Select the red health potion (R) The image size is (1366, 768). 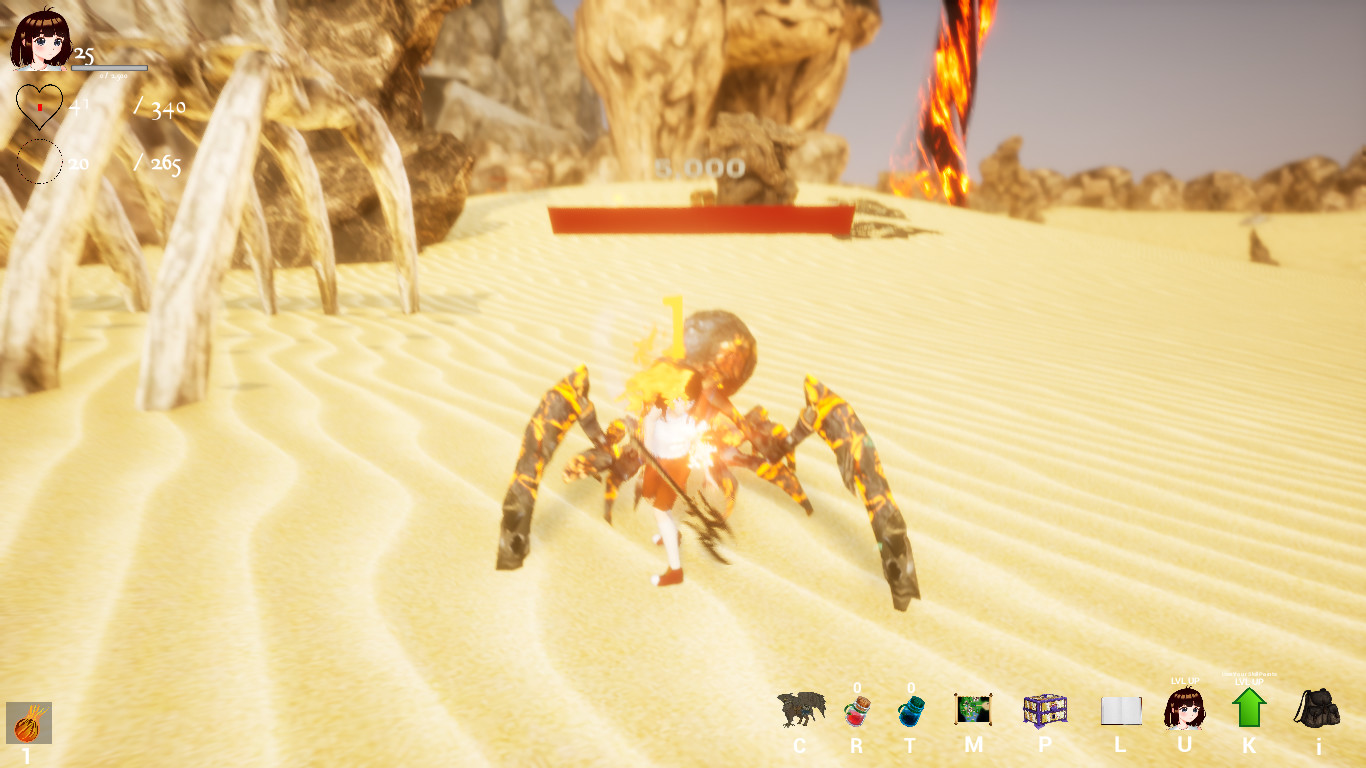[858, 712]
